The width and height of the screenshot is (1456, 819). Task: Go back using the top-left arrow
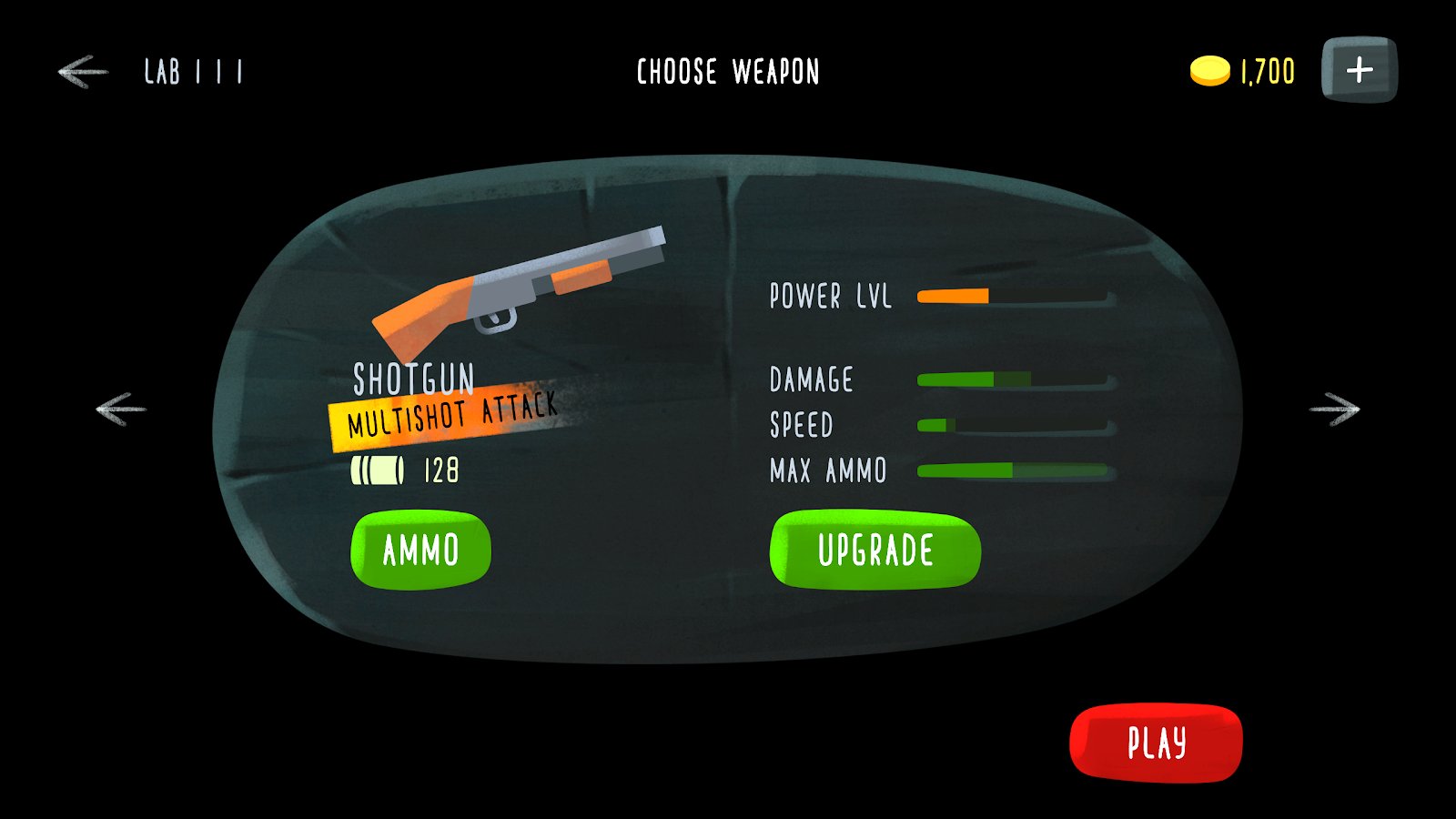[x=83, y=71]
